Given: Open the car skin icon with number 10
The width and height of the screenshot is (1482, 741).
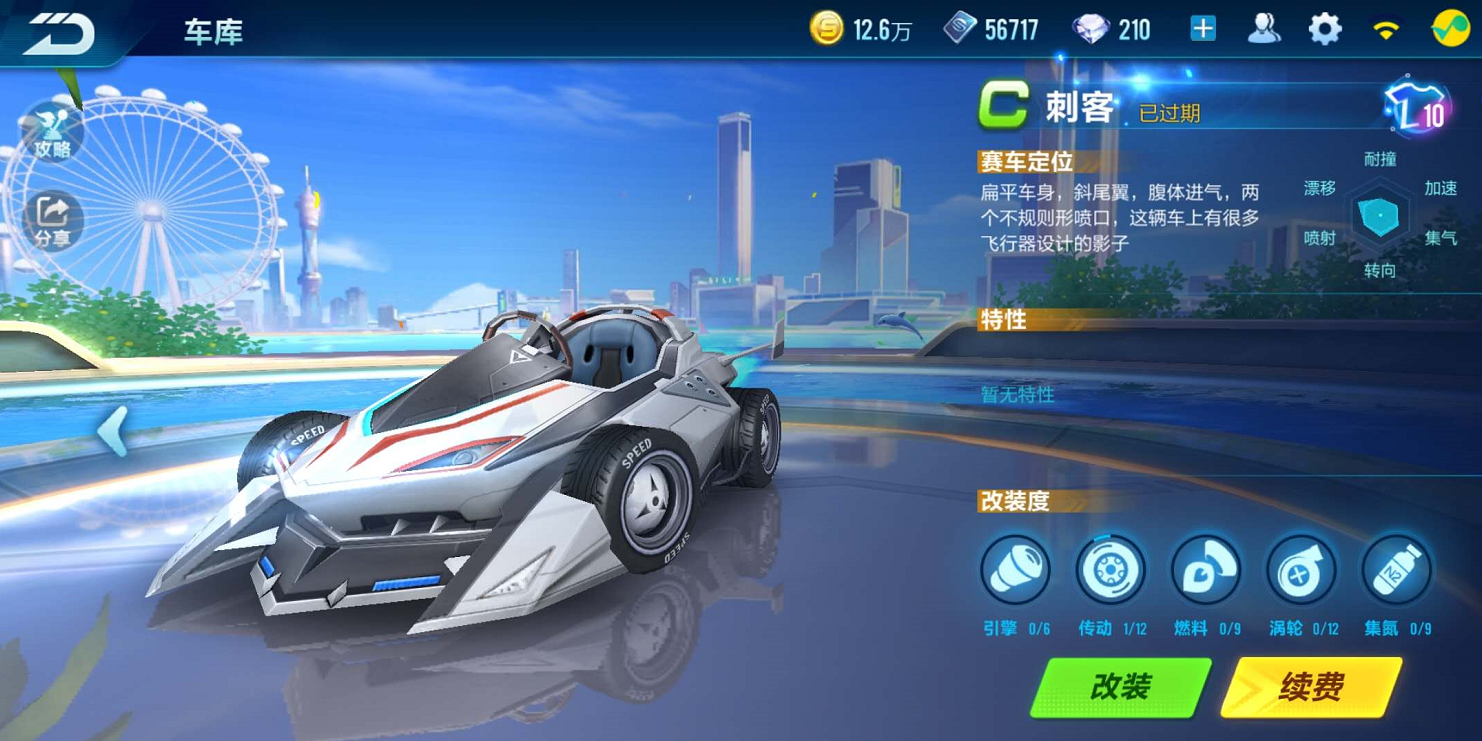Looking at the screenshot, I should pos(1416,108).
